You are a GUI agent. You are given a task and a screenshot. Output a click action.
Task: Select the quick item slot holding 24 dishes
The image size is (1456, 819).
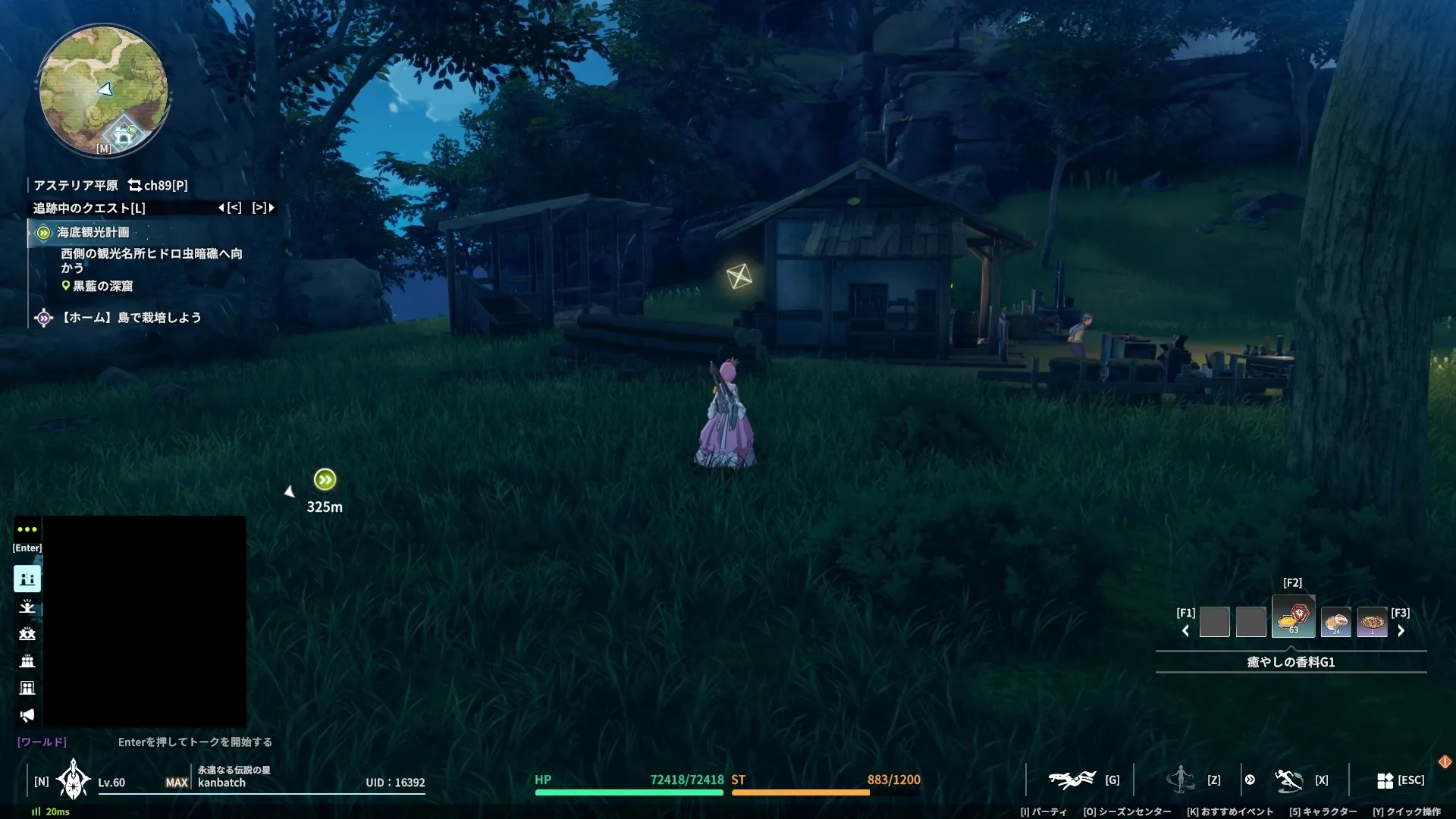click(1335, 623)
